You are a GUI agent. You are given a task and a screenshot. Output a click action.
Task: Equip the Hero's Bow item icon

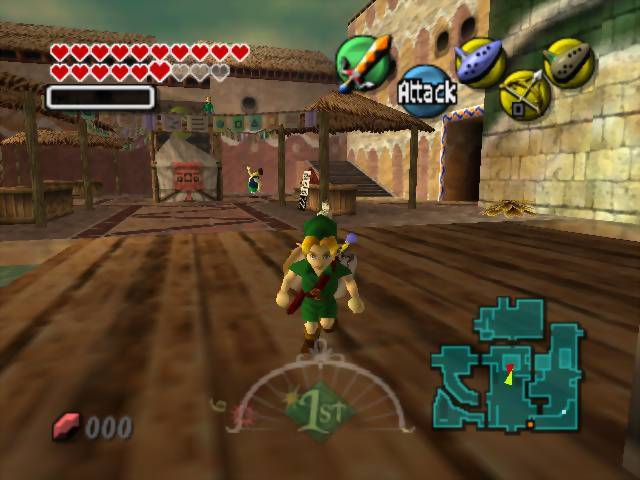(524, 94)
